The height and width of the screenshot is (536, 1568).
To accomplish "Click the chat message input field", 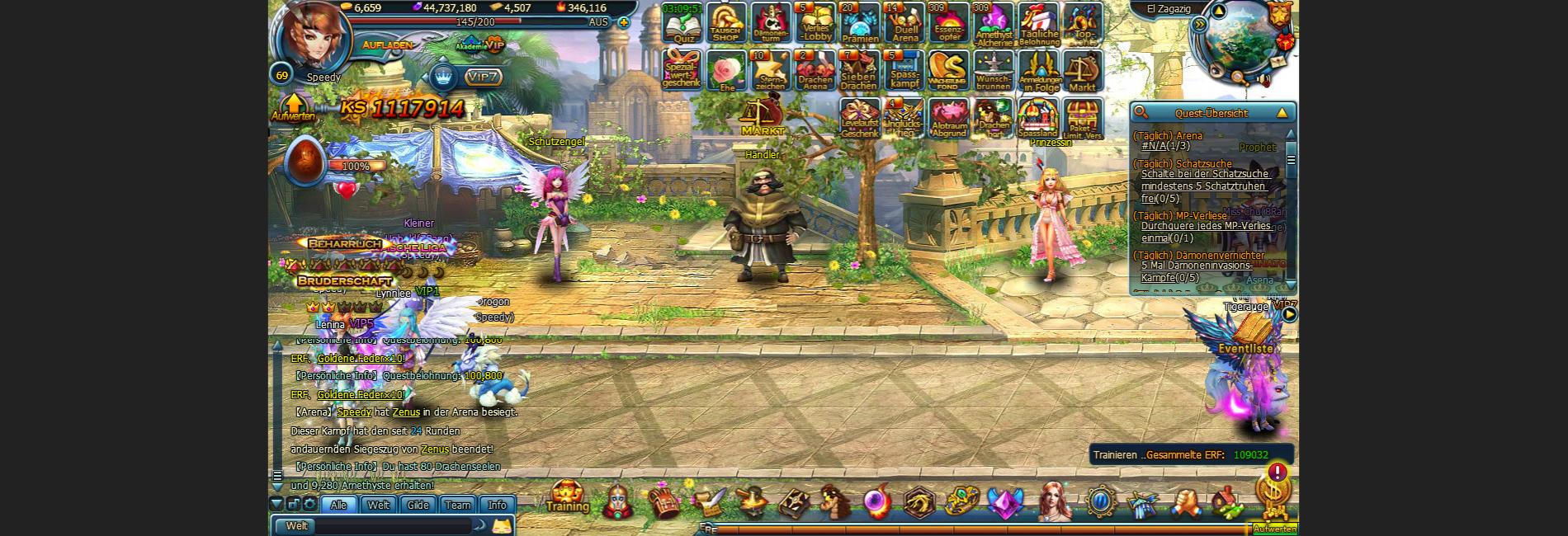I will tap(392, 526).
